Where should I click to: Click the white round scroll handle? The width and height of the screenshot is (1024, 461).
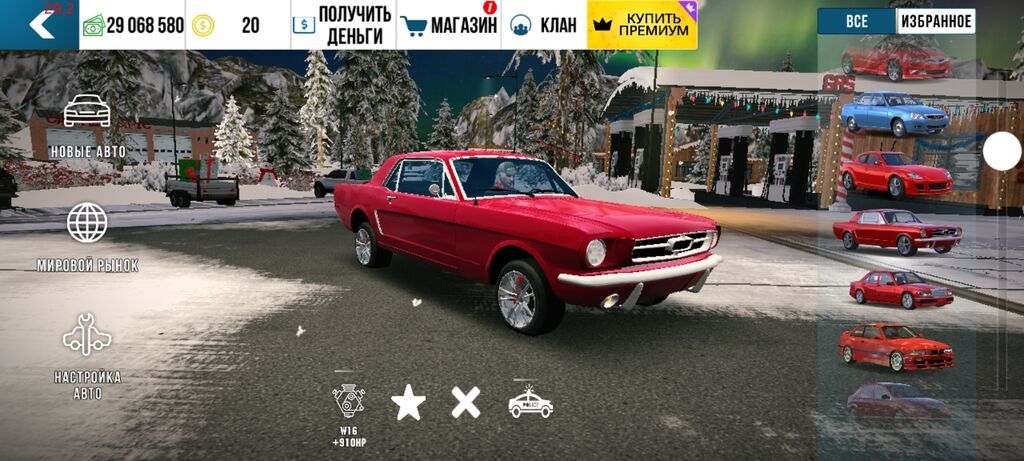(x=1001, y=151)
